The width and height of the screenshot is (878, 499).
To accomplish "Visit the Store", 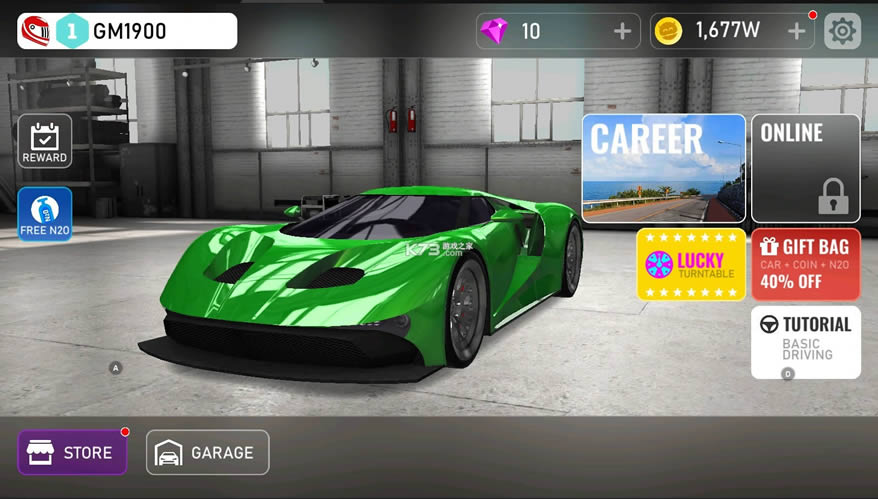I will (x=72, y=452).
